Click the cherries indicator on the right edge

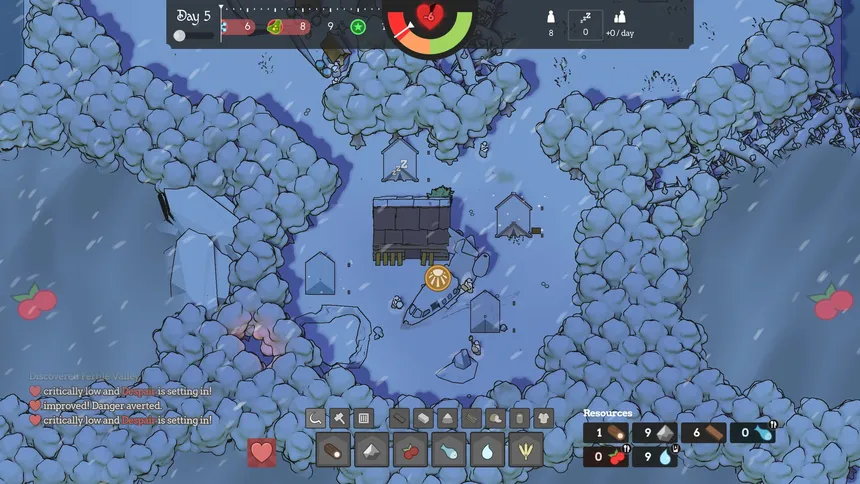click(x=831, y=301)
